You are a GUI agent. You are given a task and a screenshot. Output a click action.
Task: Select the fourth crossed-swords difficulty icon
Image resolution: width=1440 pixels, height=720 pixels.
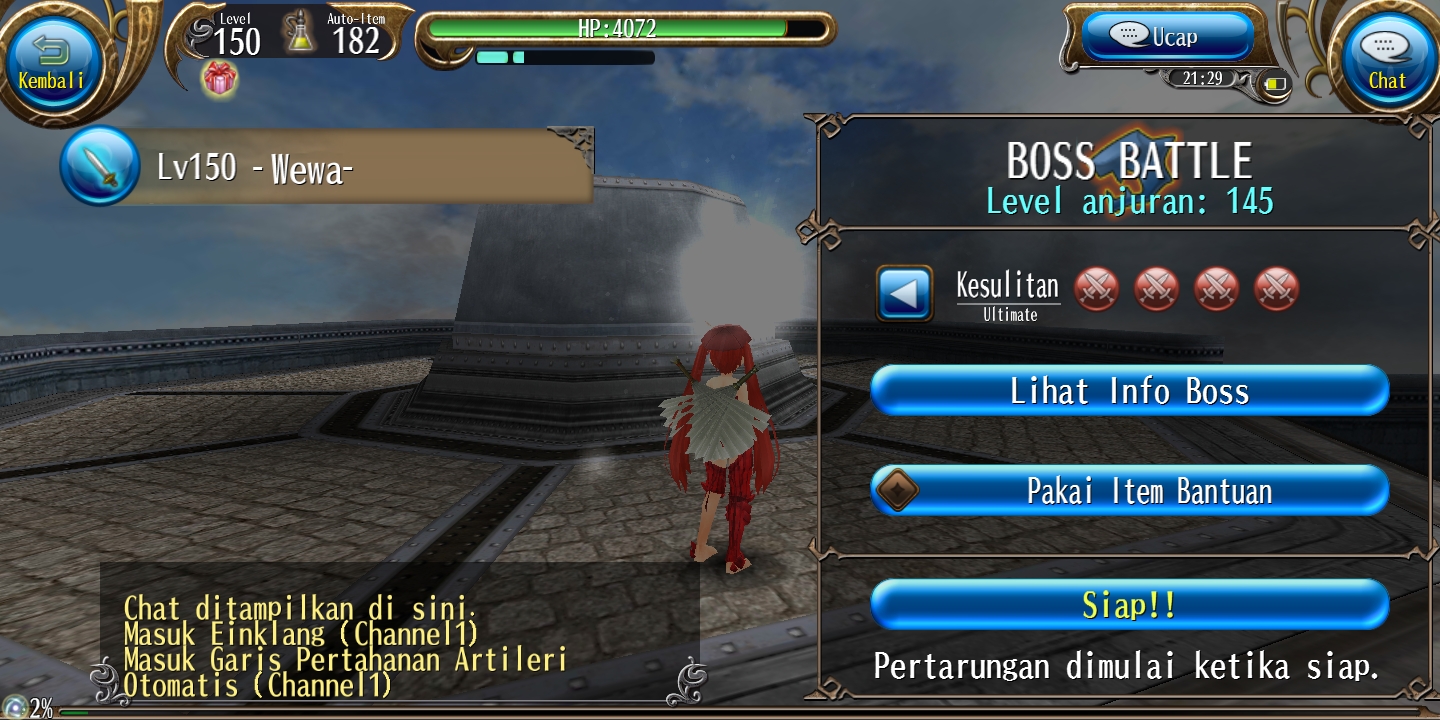point(1276,288)
